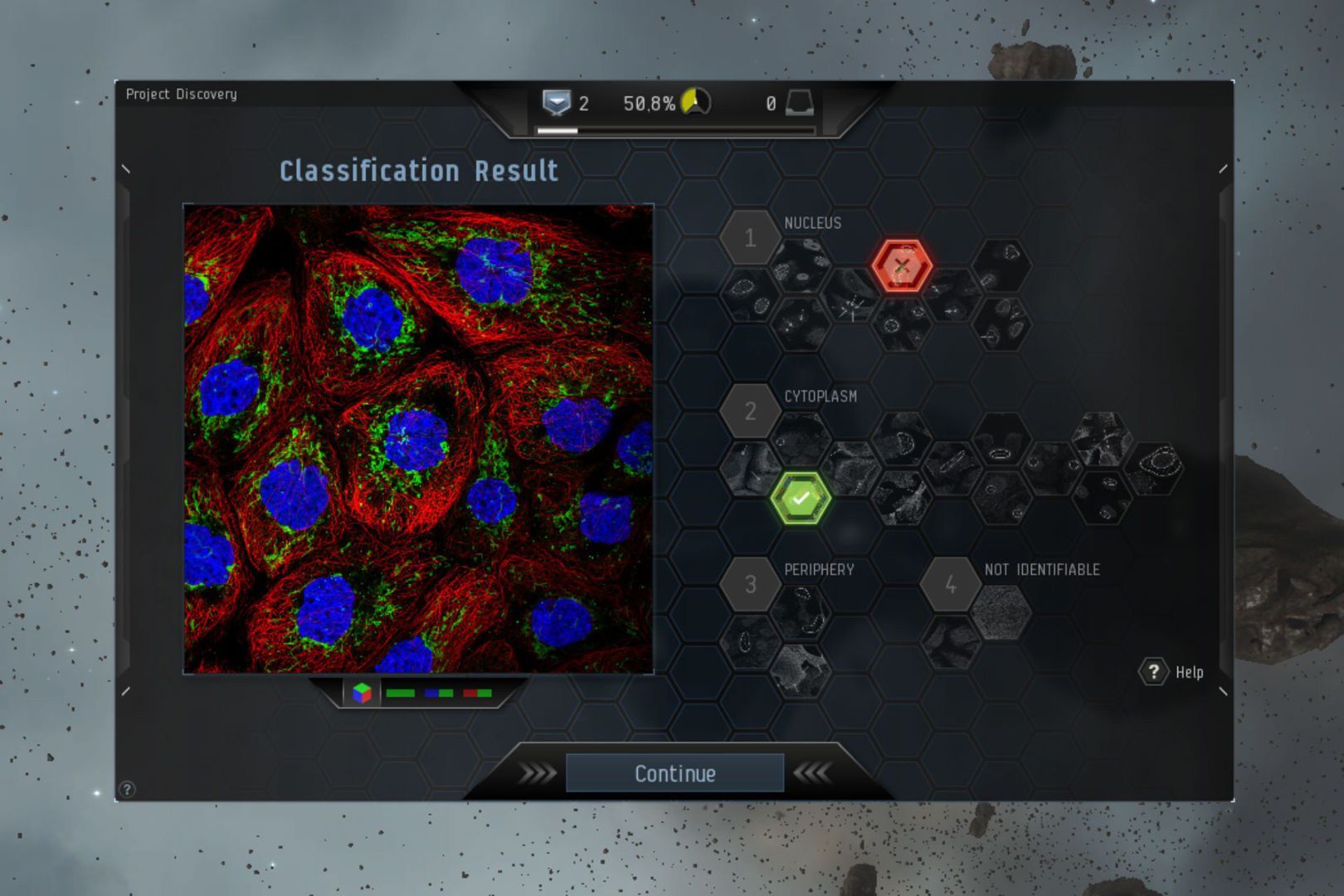The height and width of the screenshot is (896, 1344).
Task: Toggle the red-and-green channel bar
Action: [x=478, y=693]
